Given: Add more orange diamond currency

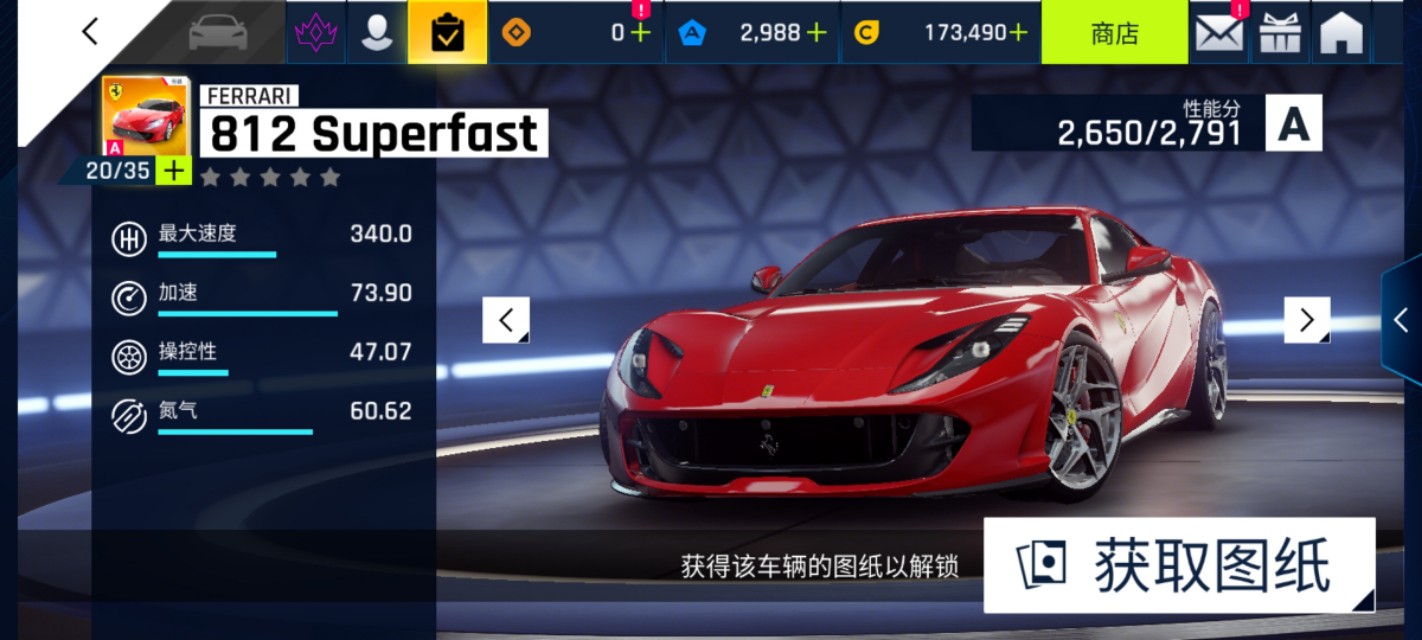Looking at the screenshot, I should coord(640,33).
